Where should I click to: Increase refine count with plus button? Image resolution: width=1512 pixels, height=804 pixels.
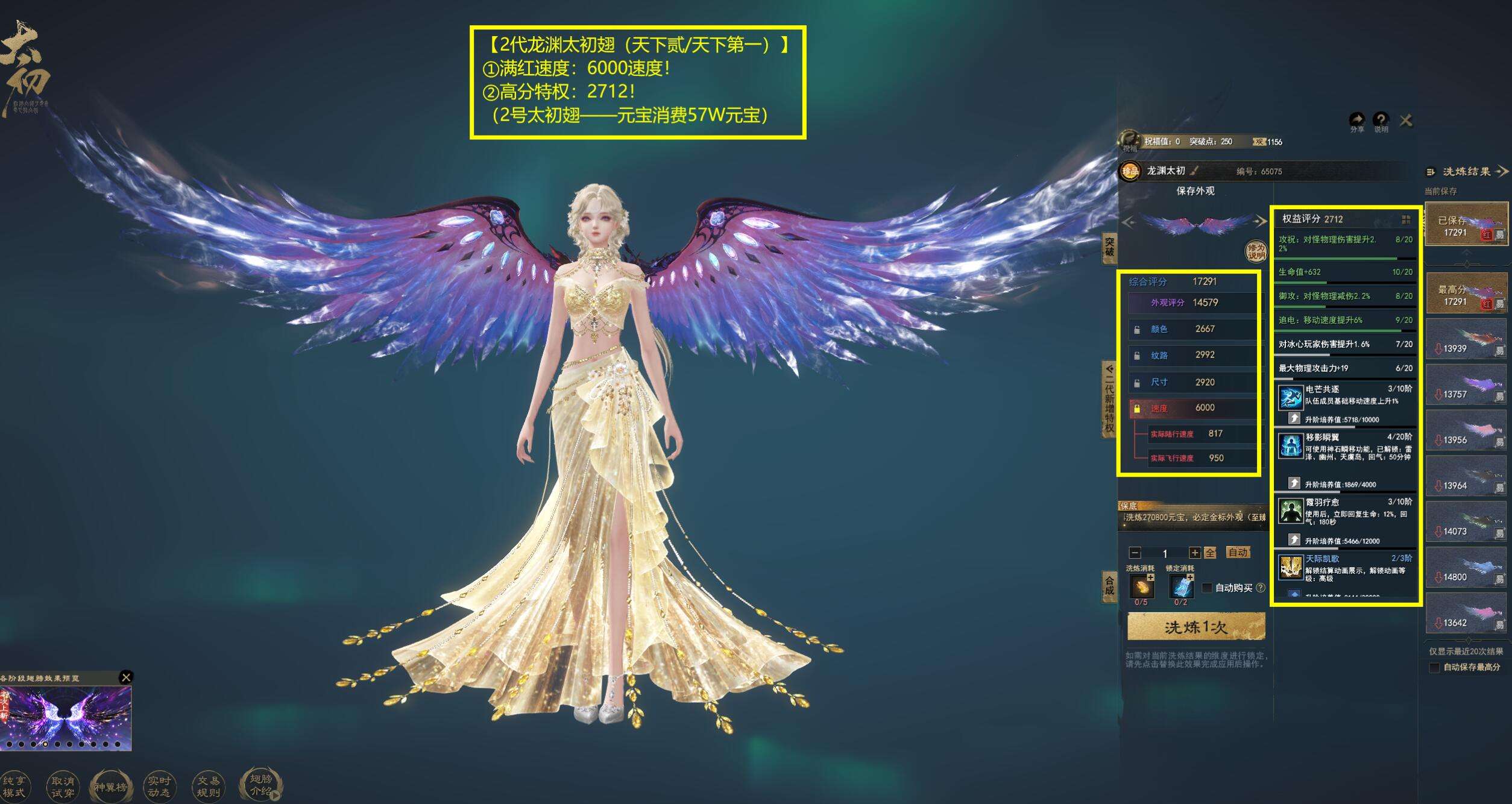pos(1194,553)
